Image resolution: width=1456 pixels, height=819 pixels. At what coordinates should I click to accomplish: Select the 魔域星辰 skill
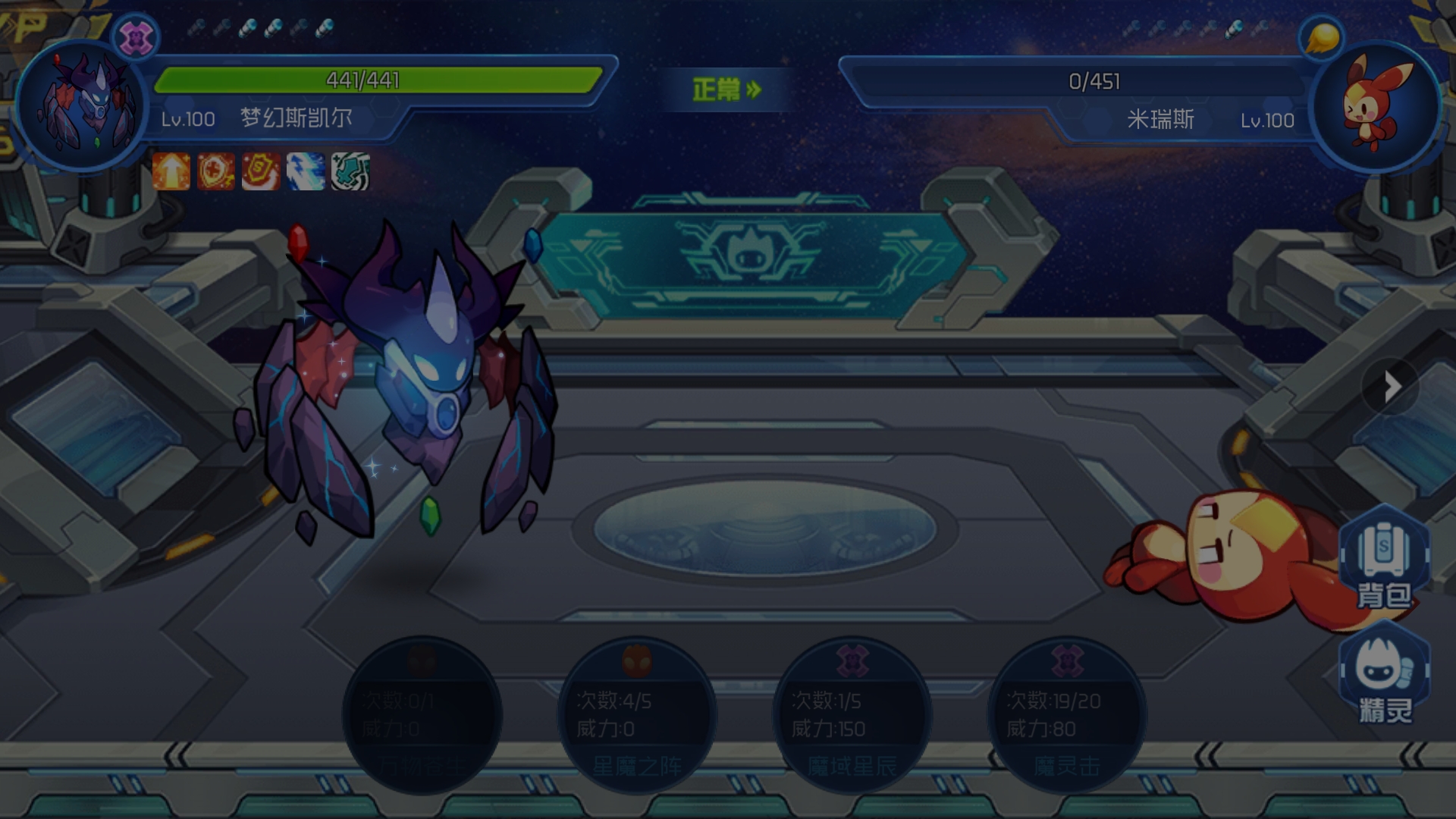[852, 715]
